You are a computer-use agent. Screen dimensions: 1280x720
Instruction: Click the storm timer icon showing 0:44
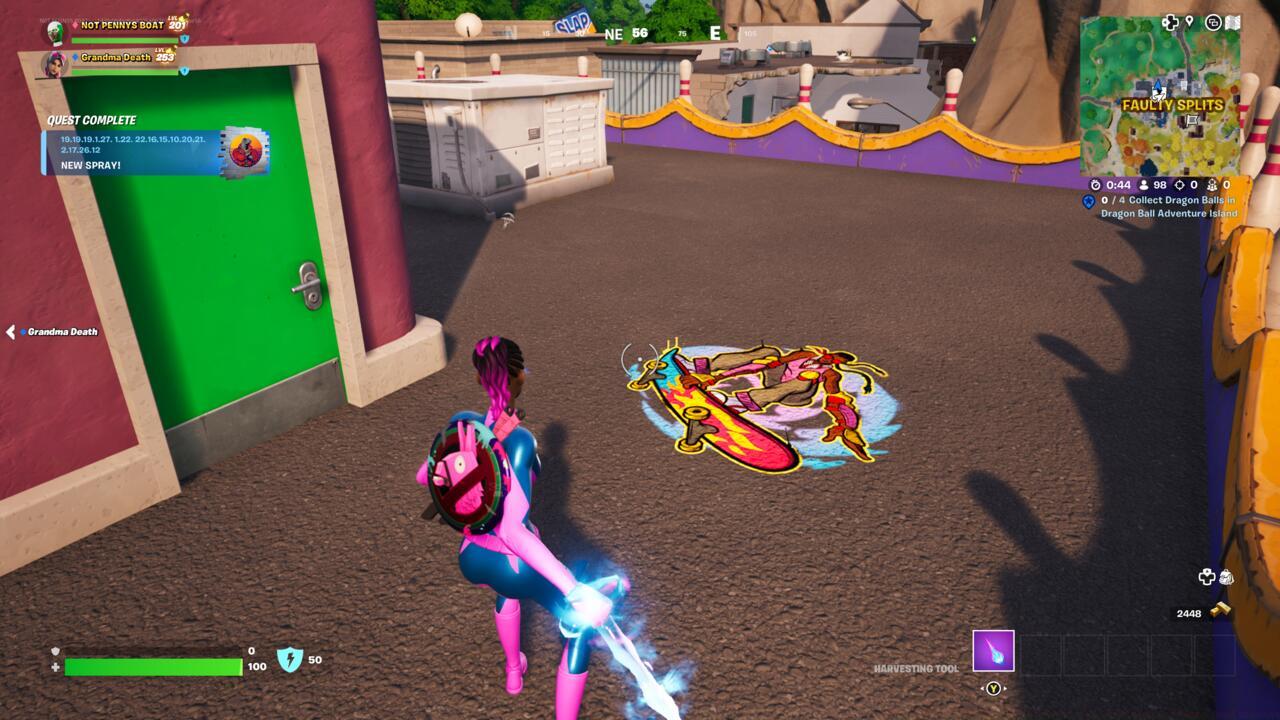1098,185
